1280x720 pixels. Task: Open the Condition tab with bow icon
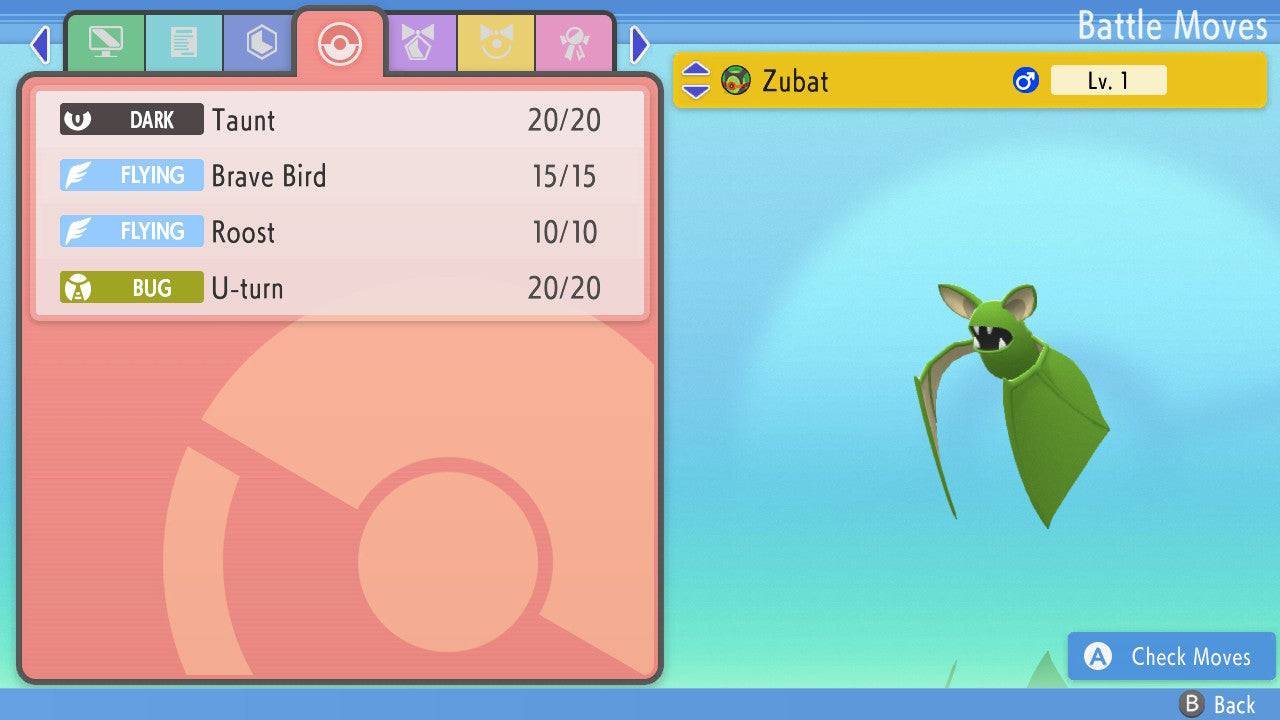point(421,43)
